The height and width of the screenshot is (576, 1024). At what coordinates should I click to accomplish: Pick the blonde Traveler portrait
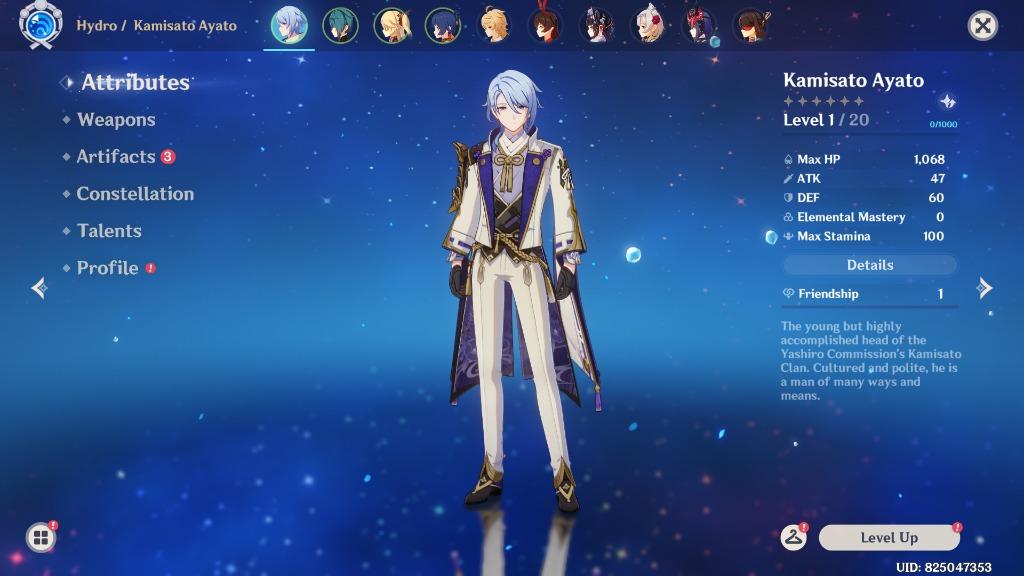(495, 26)
